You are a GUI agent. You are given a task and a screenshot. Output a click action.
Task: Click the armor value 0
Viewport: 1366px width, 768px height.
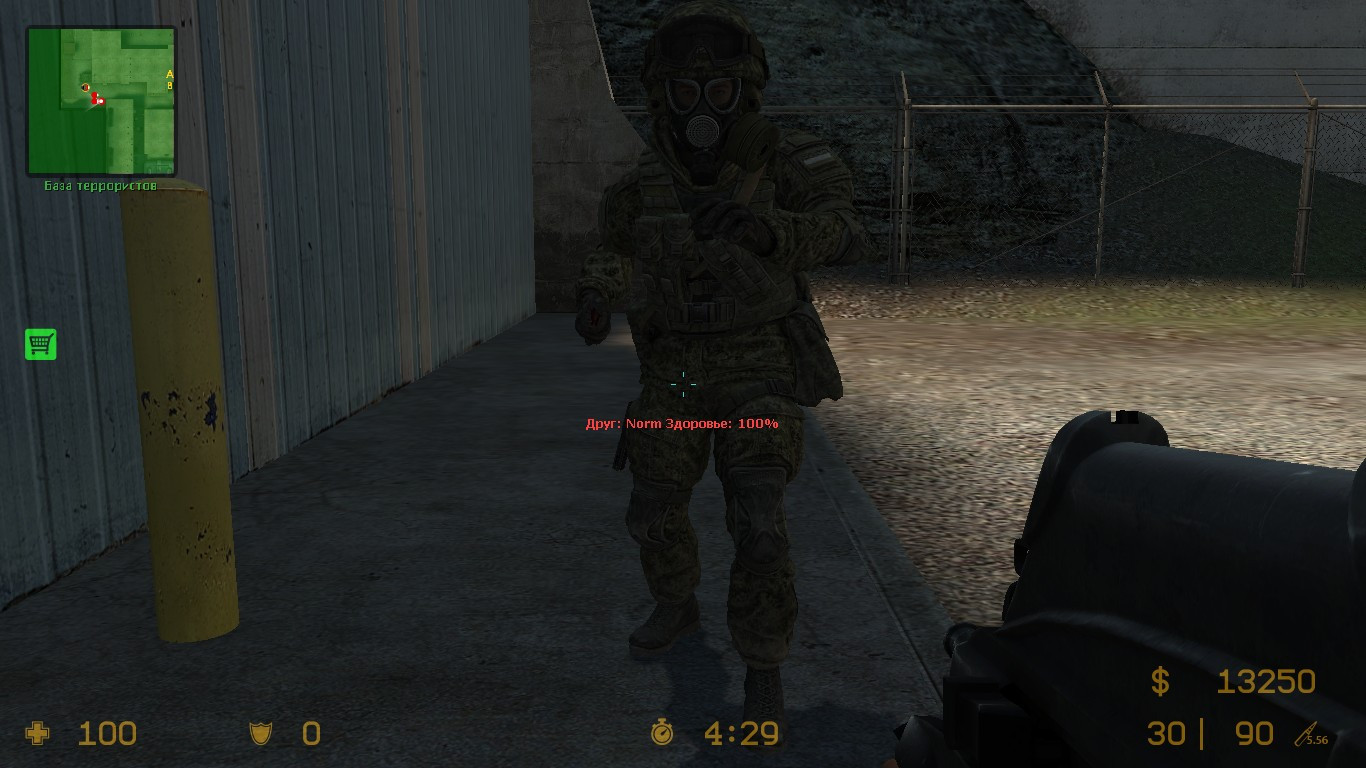(310, 734)
